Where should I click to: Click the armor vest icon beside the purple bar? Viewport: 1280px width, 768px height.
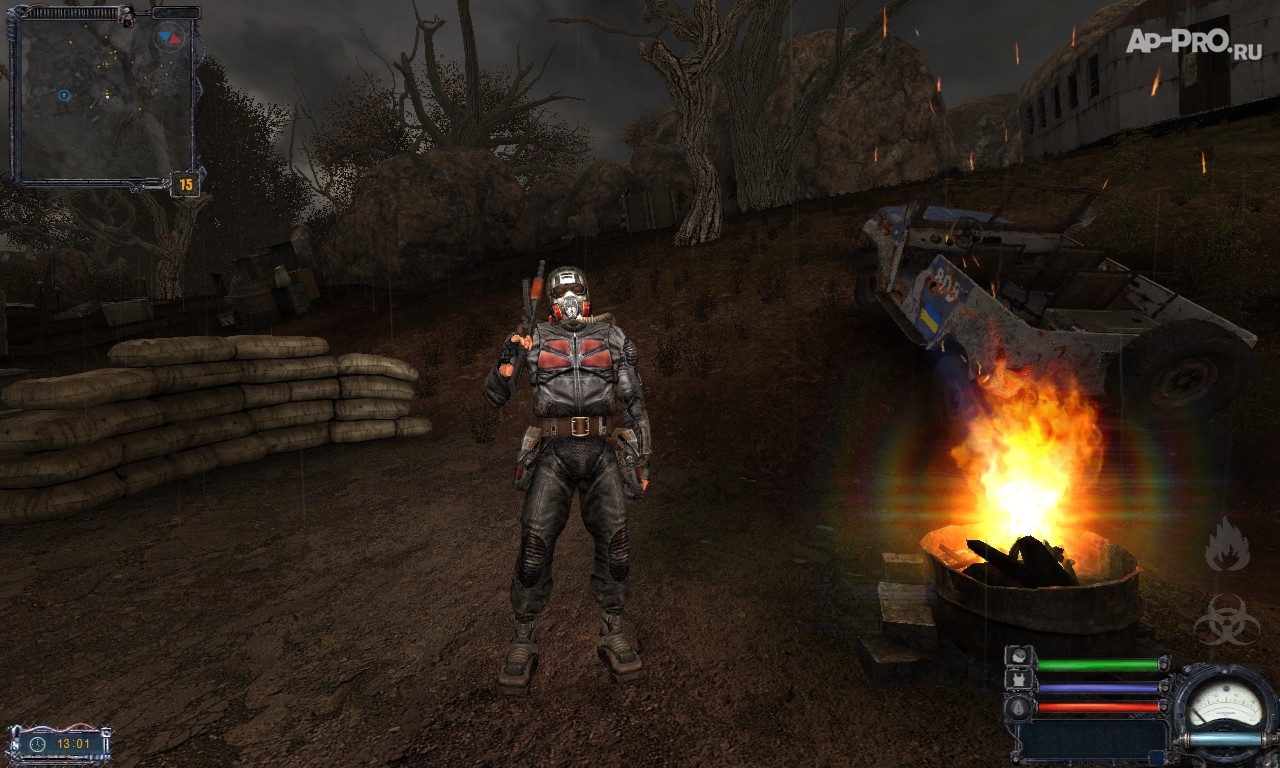(1019, 682)
